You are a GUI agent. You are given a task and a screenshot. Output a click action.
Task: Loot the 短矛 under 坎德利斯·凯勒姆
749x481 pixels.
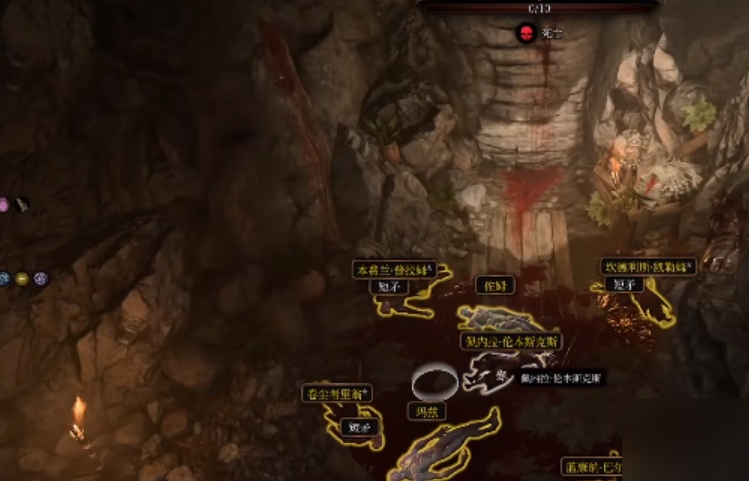[x=625, y=284]
